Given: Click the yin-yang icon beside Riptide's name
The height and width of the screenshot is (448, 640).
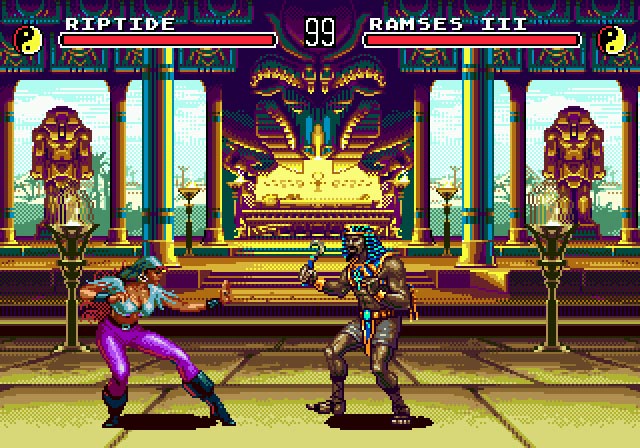Looking at the screenshot, I should [27, 40].
